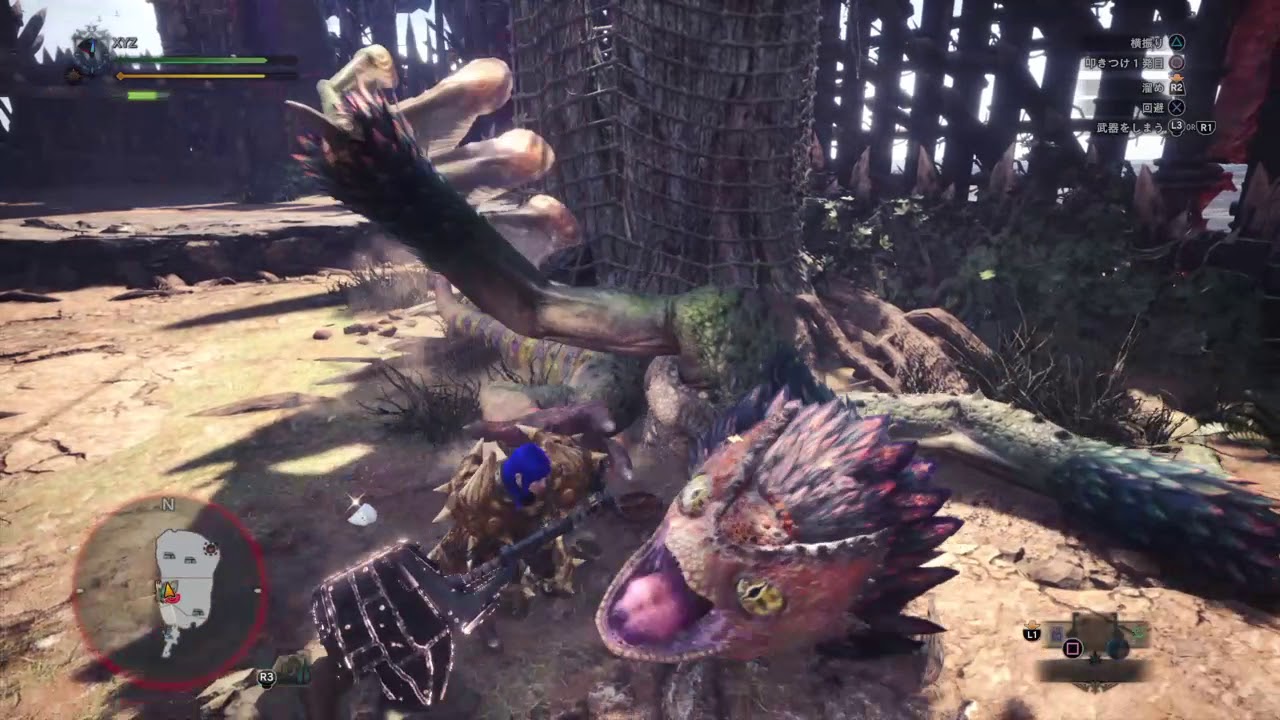The width and height of the screenshot is (1280, 720).
Task: Click the palico icon beside player name XYZ
Action: click(72, 74)
